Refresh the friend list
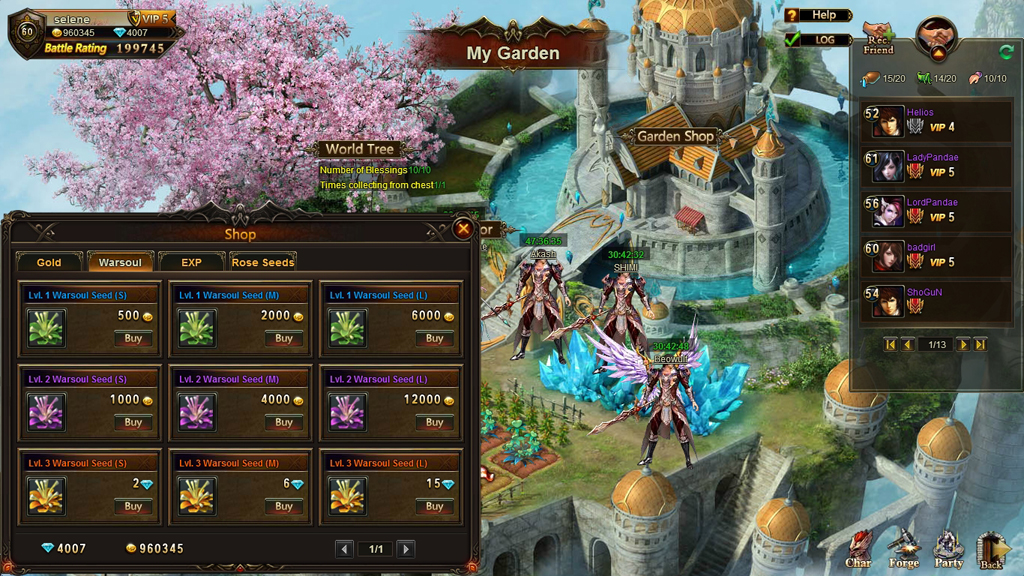1024x576 pixels. (1005, 52)
